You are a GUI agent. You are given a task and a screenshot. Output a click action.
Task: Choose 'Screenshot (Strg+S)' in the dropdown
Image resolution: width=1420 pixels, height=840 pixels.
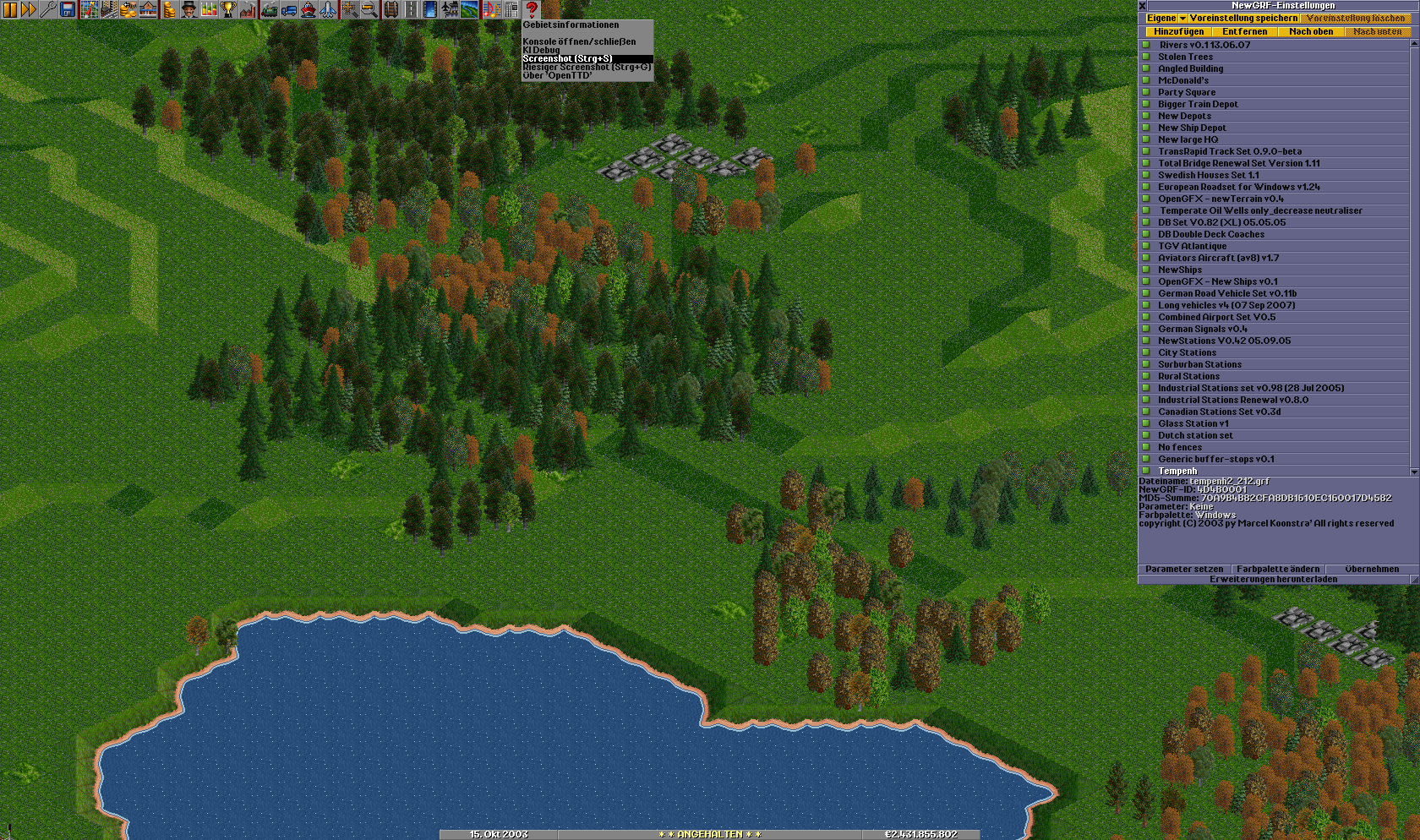click(x=567, y=58)
